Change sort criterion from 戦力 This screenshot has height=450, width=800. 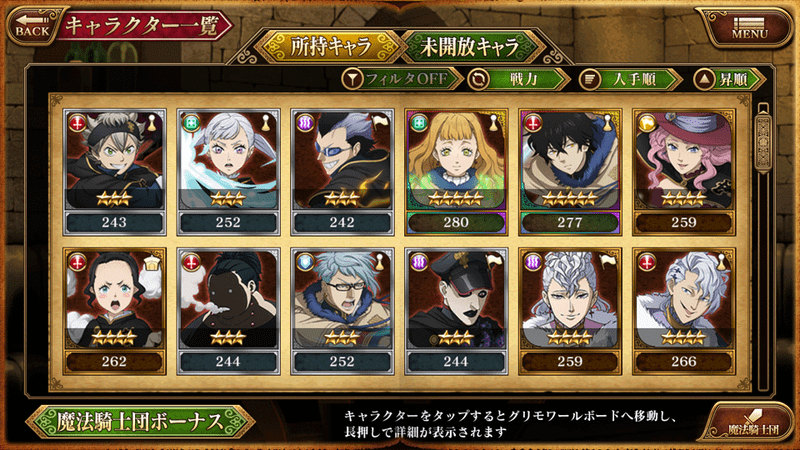tap(517, 78)
